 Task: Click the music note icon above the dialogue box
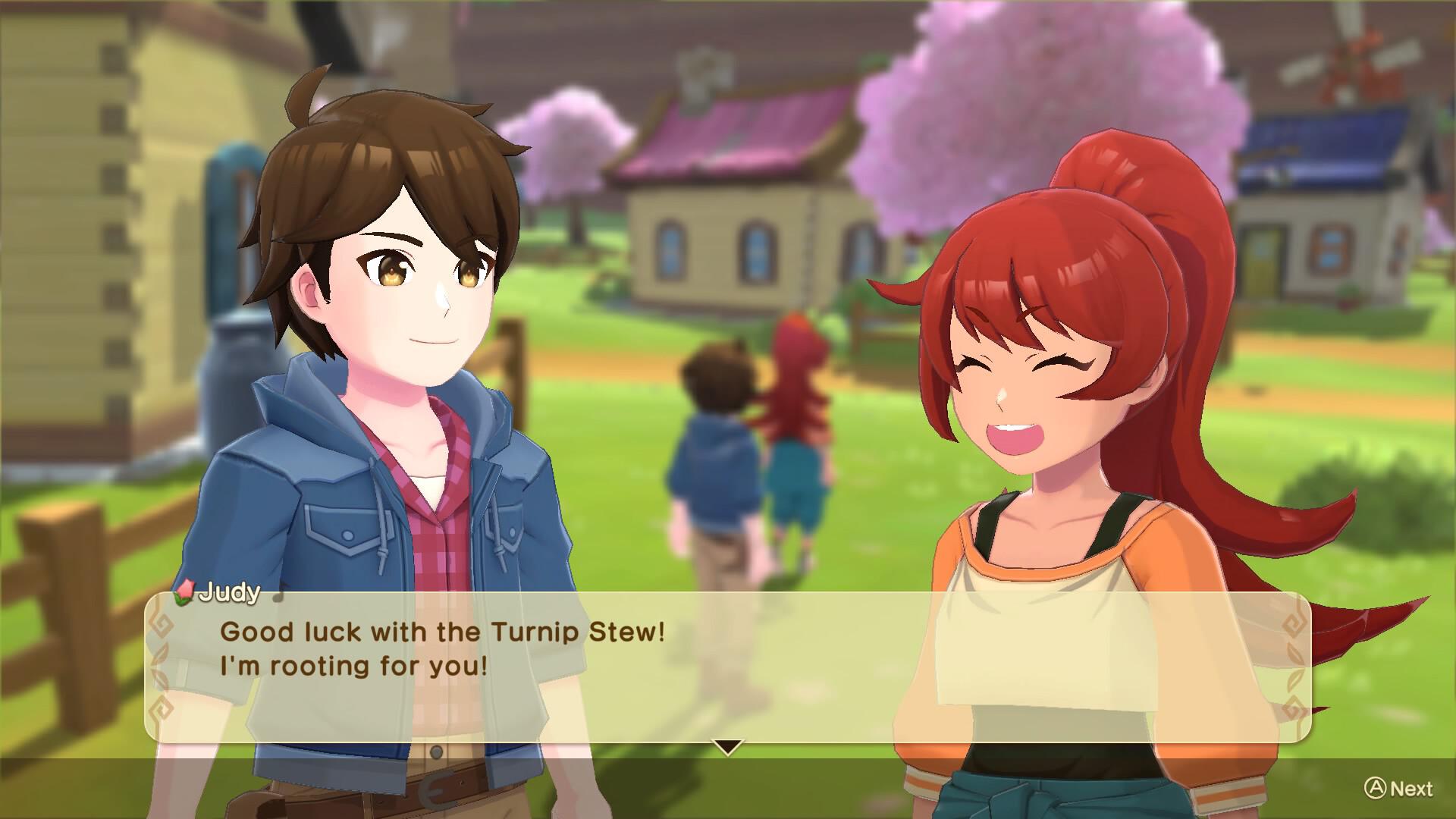point(278,596)
